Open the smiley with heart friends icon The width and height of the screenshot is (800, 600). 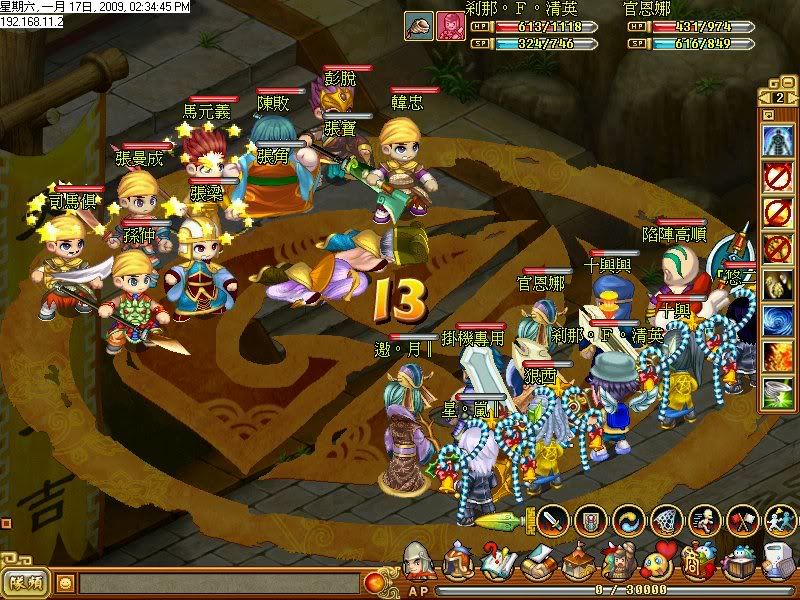(x=658, y=561)
